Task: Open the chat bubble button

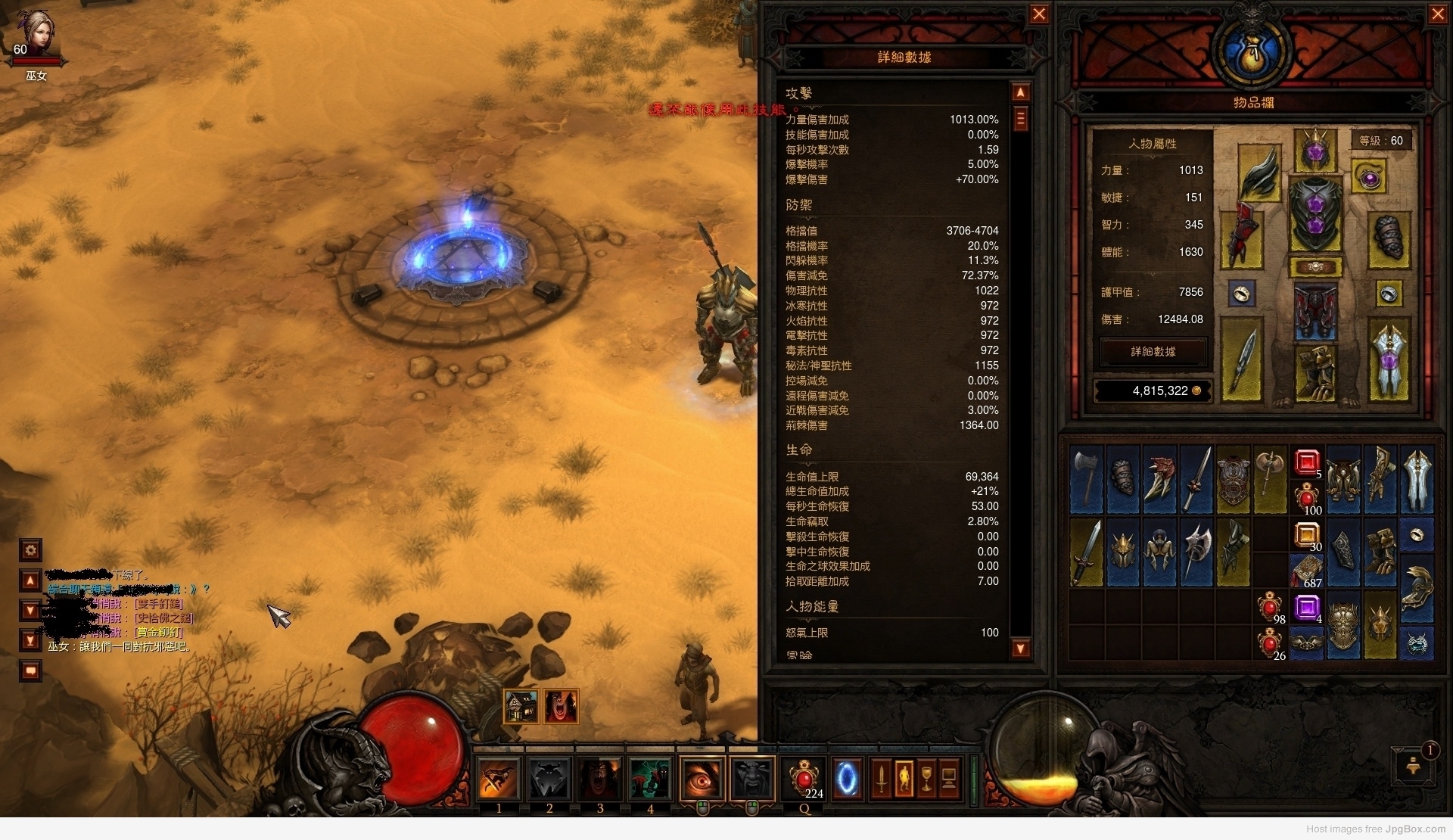Action: click(30, 670)
